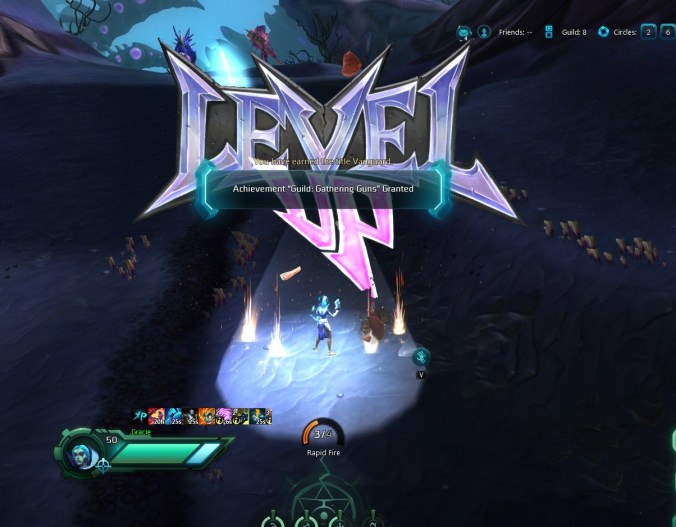Click the "Gathering Guns" achievement notification
This screenshot has height=527, width=676.
[324, 188]
